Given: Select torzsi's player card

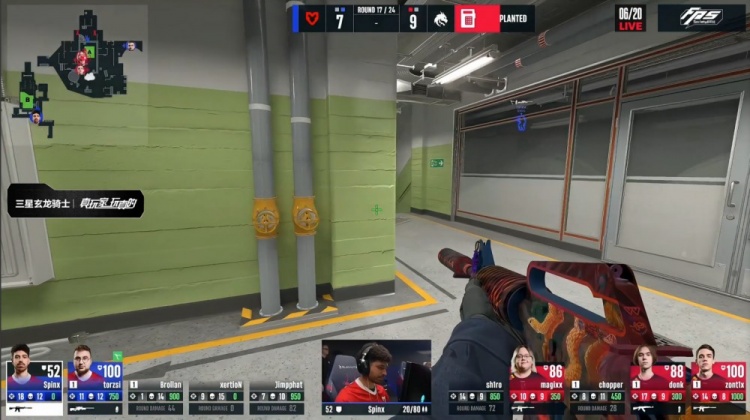Looking at the screenshot, I should pyautogui.click(x=94, y=379).
